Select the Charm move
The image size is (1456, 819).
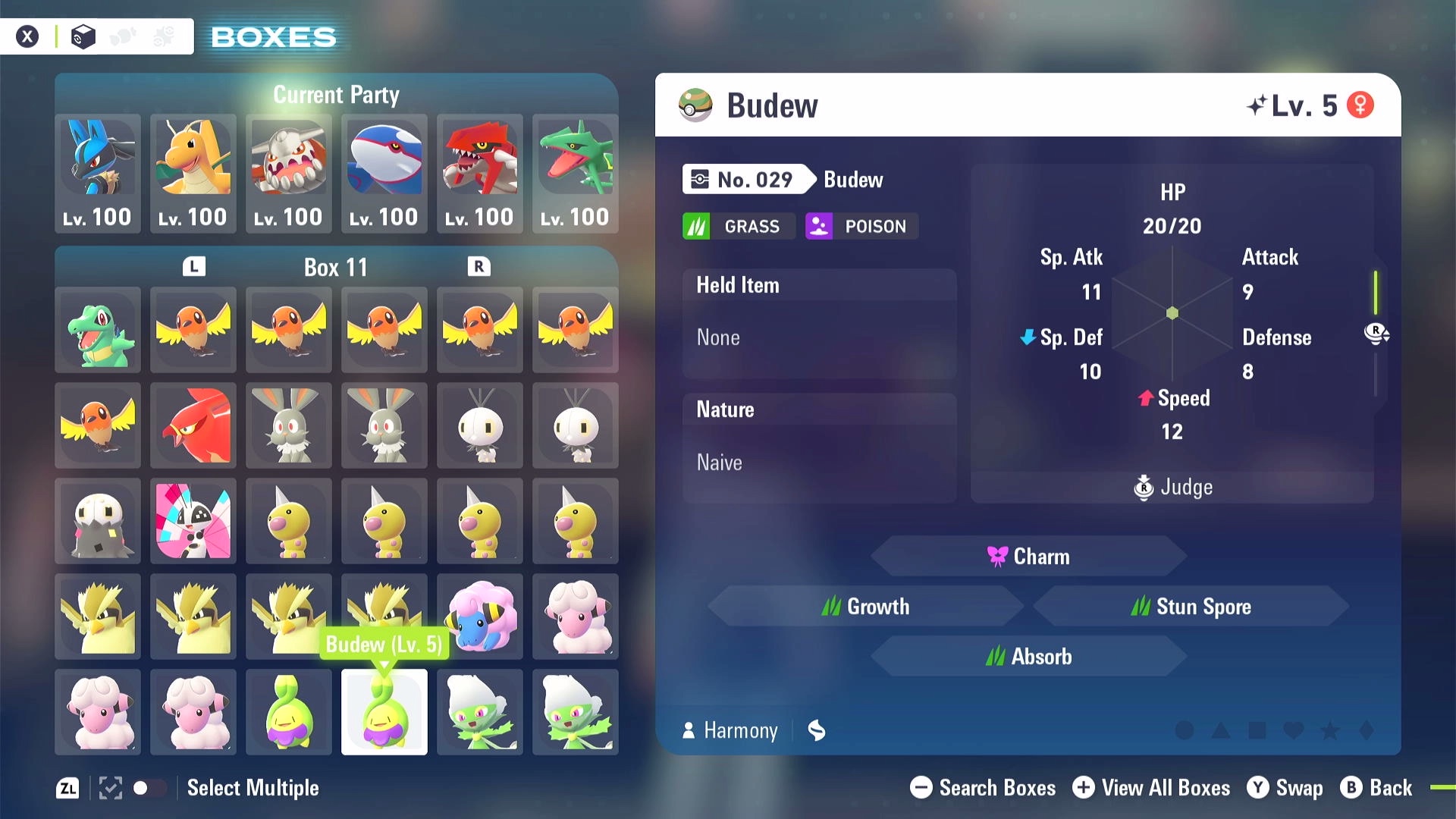[x=1028, y=557]
